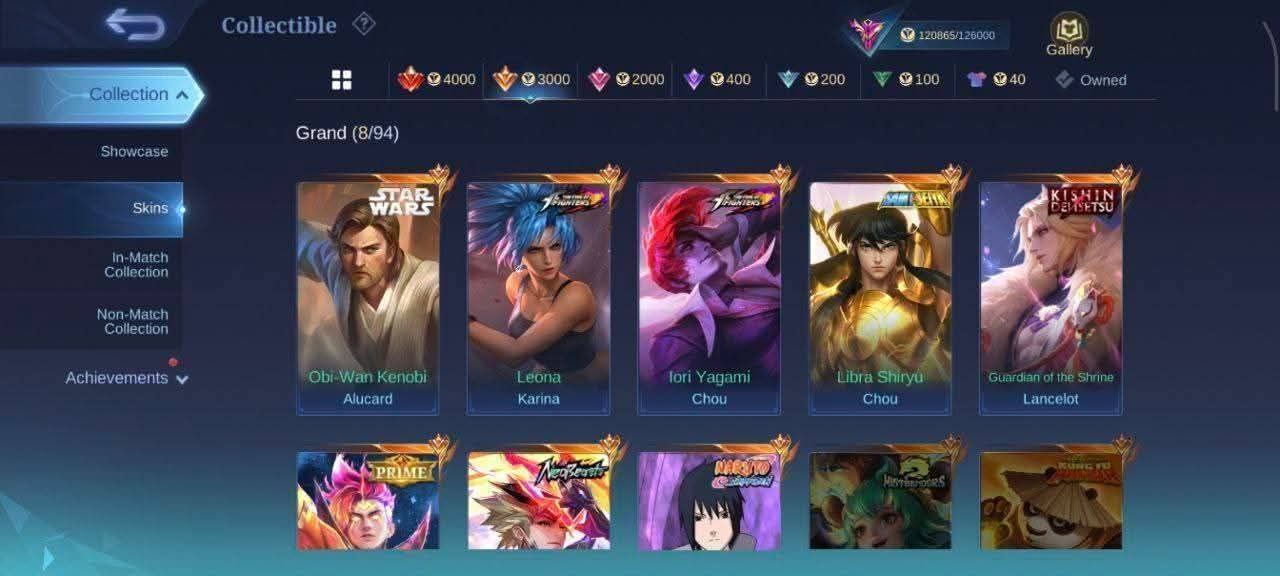Filter by the 2000-point tier

pos(627,80)
